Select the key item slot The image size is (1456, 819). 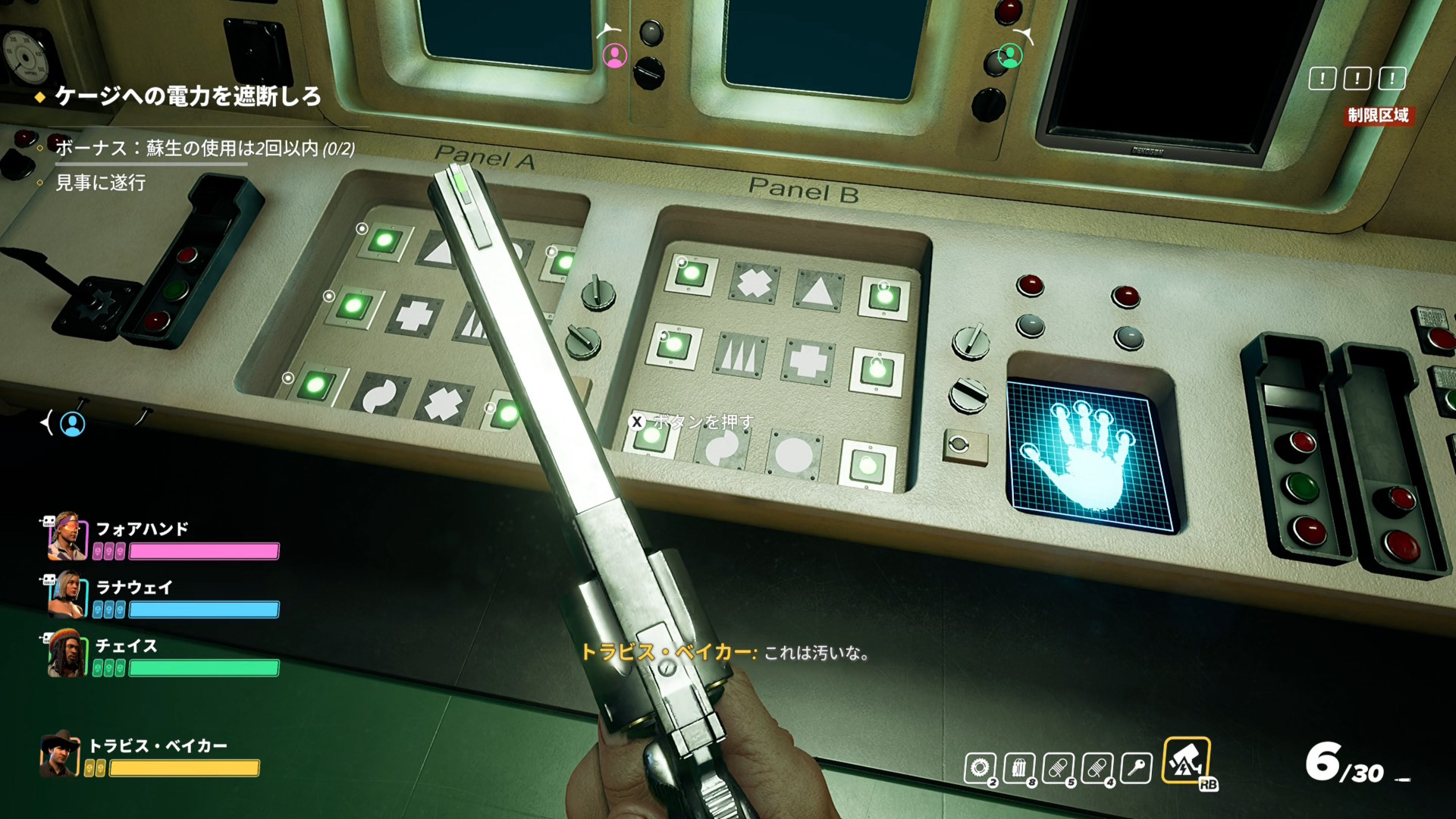click(x=1135, y=768)
